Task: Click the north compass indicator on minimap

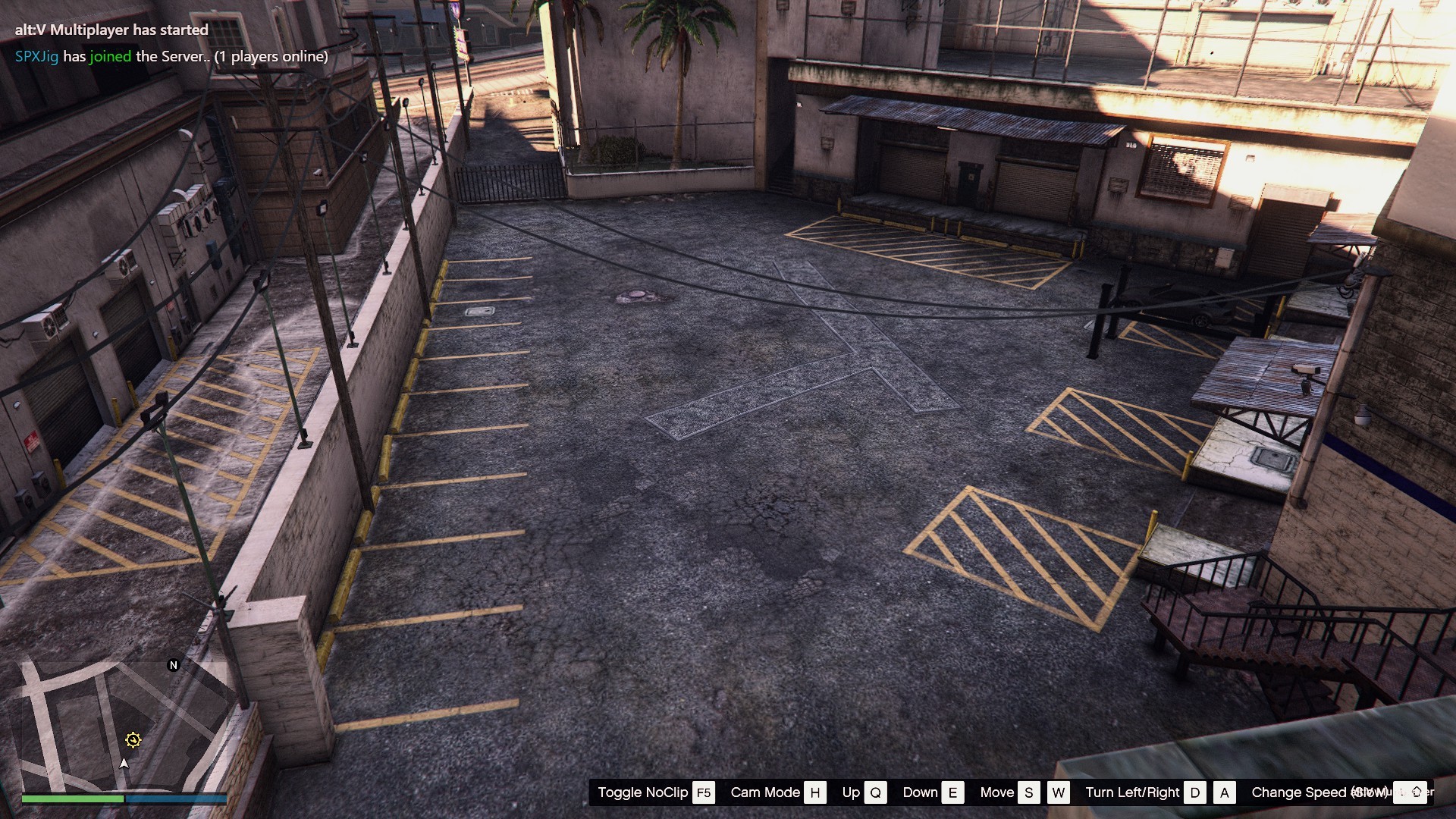Action: [x=173, y=665]
